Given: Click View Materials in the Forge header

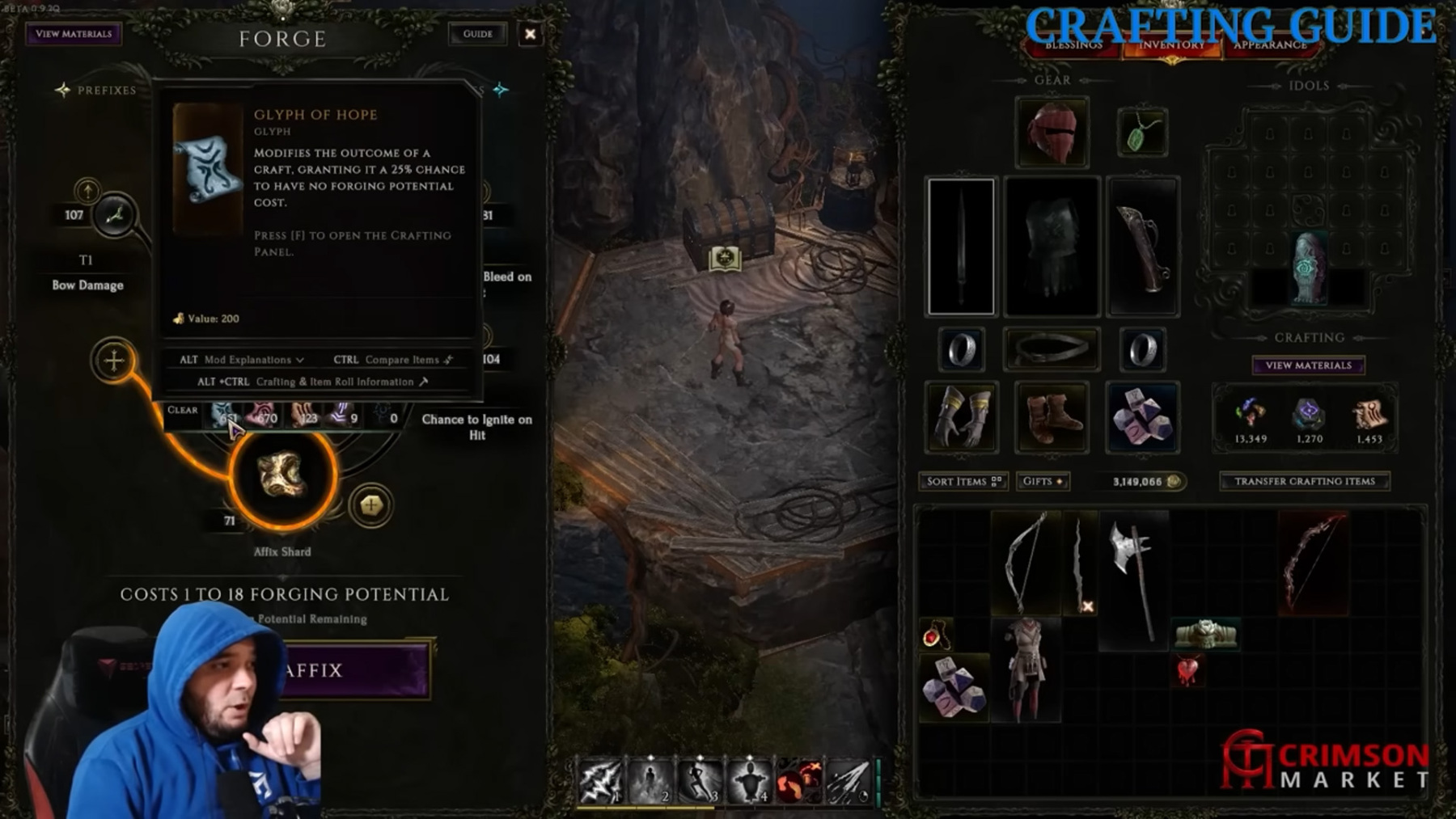Looking at the screenshot, I should click(74, 34).
